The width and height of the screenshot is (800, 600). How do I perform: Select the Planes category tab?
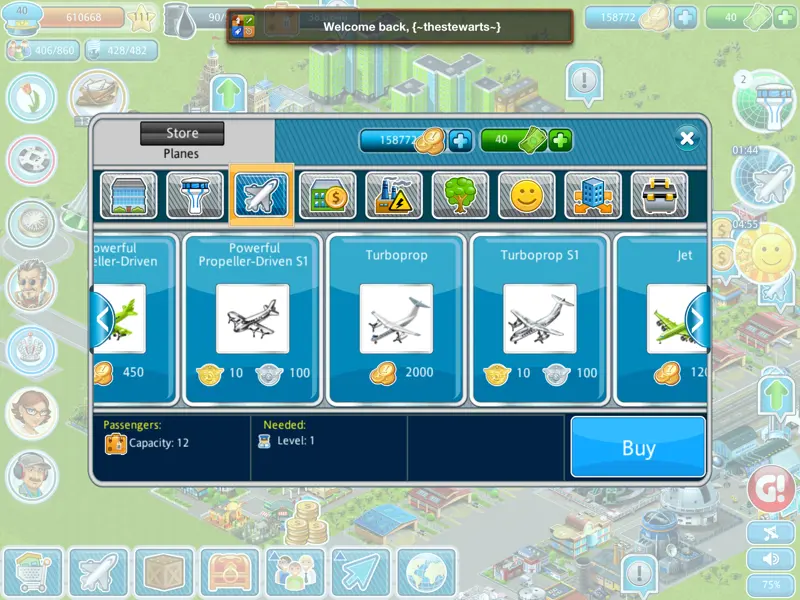262,196
